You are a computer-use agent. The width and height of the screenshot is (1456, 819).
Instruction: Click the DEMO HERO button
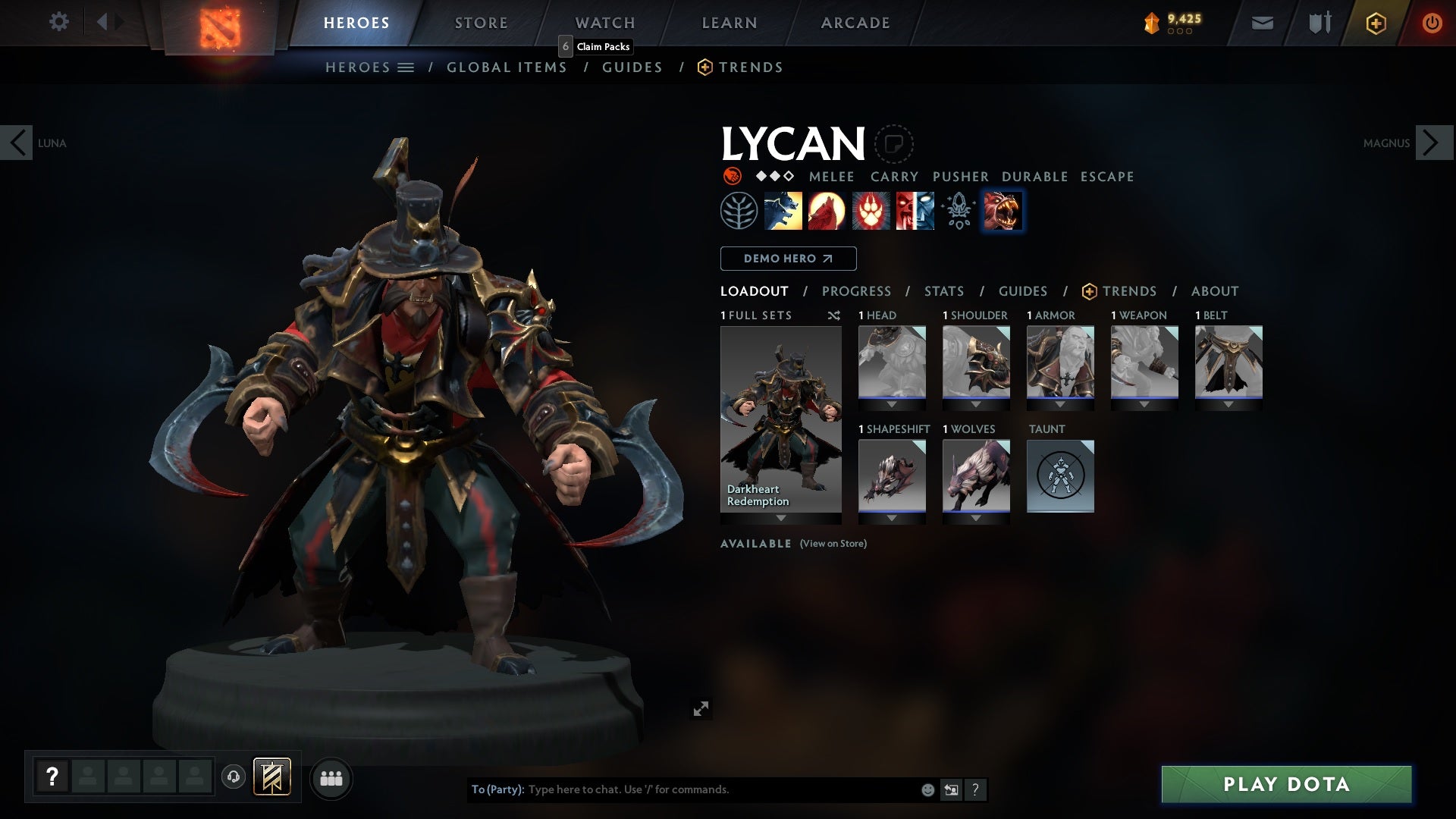point(787,259)
